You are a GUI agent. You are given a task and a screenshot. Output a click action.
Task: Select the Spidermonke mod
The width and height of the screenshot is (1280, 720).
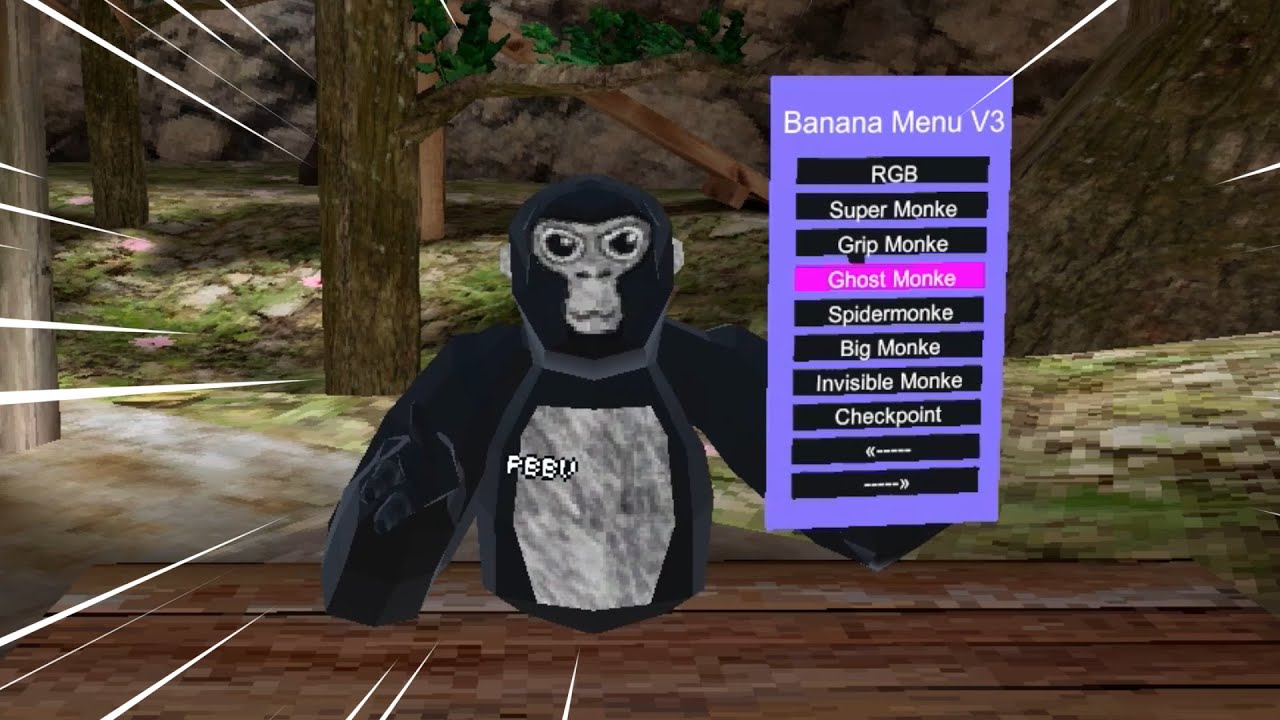point(889,313)
